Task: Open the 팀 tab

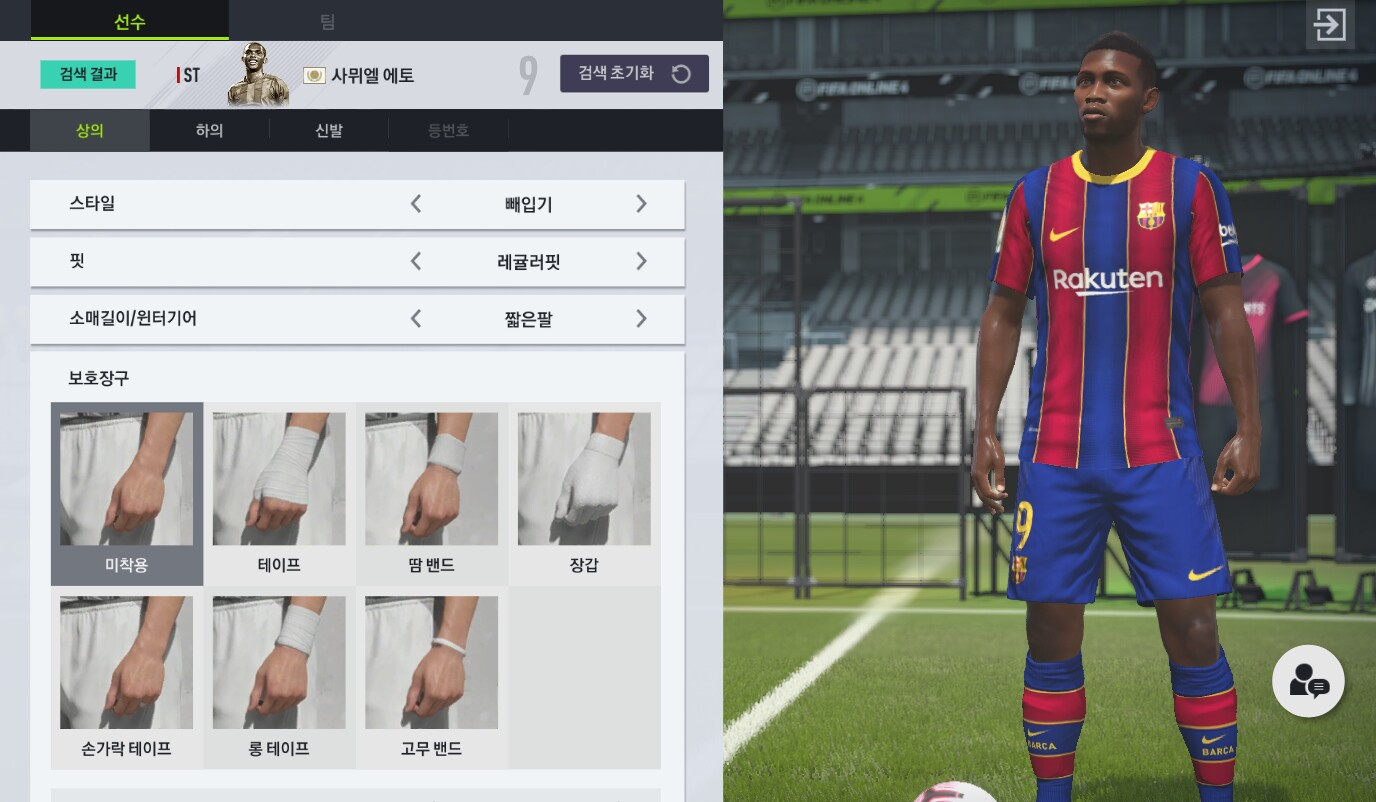Action: click(x=327, y=21)
